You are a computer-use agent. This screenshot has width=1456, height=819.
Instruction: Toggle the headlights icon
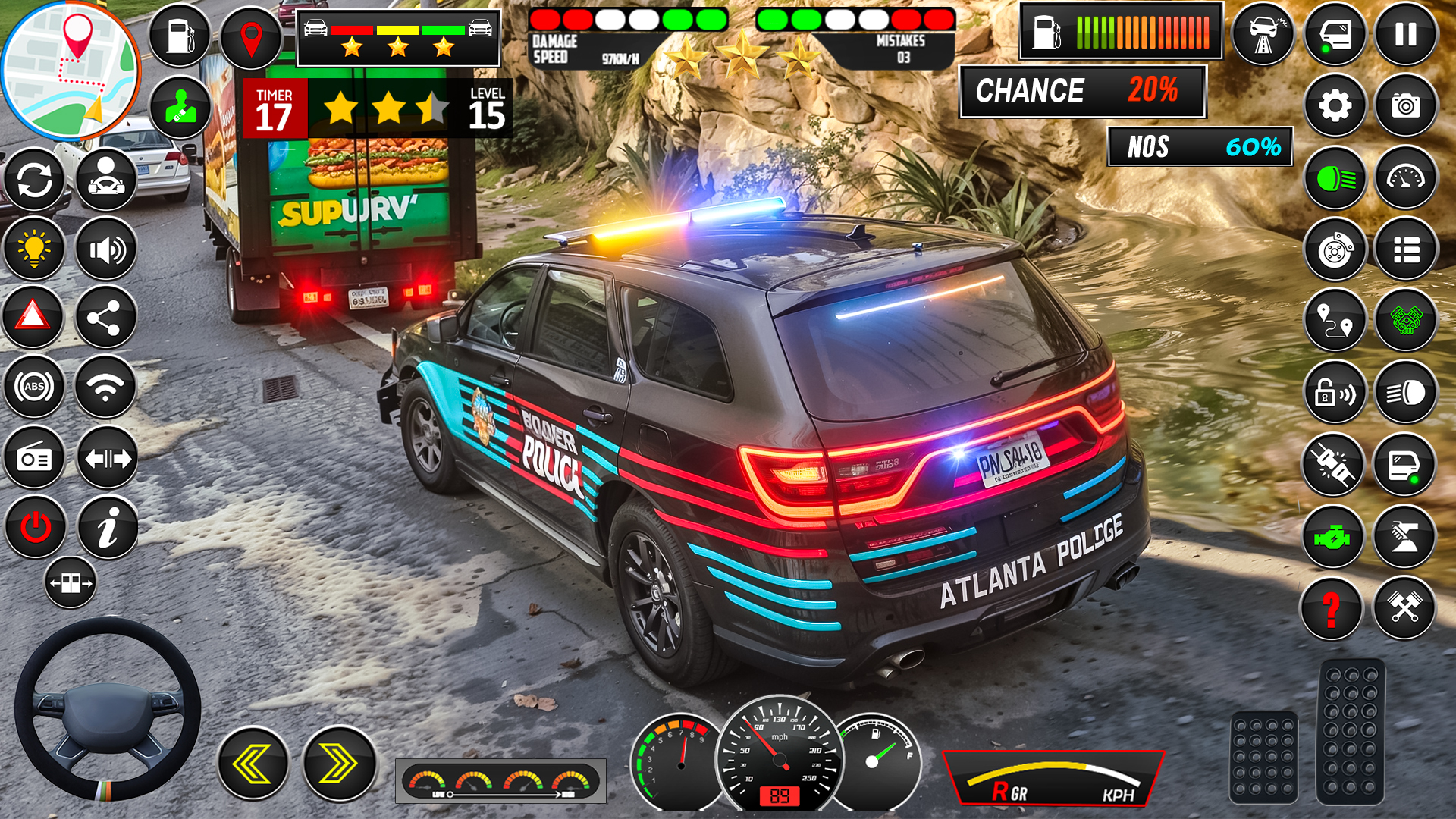point(1405,392)
